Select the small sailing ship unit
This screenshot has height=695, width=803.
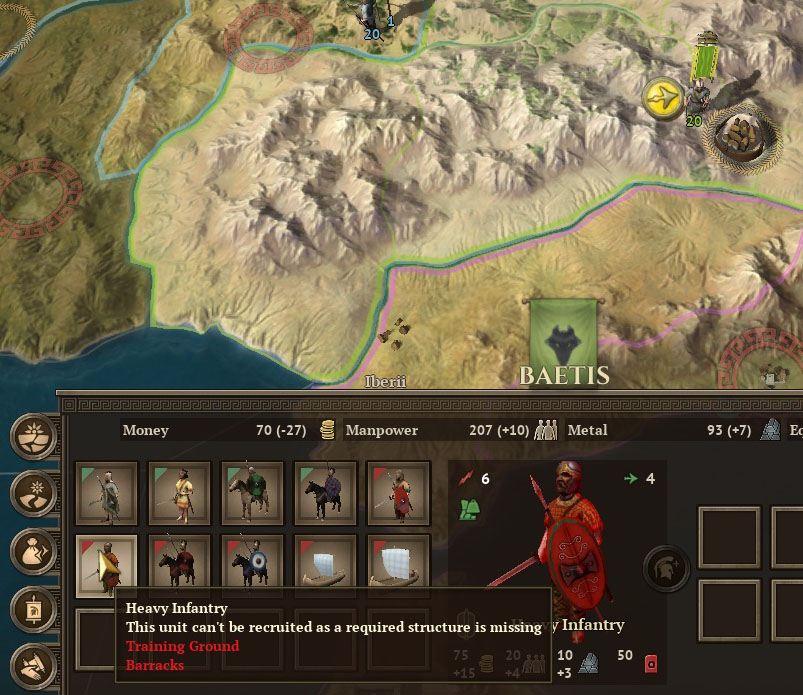click(325, 565)
